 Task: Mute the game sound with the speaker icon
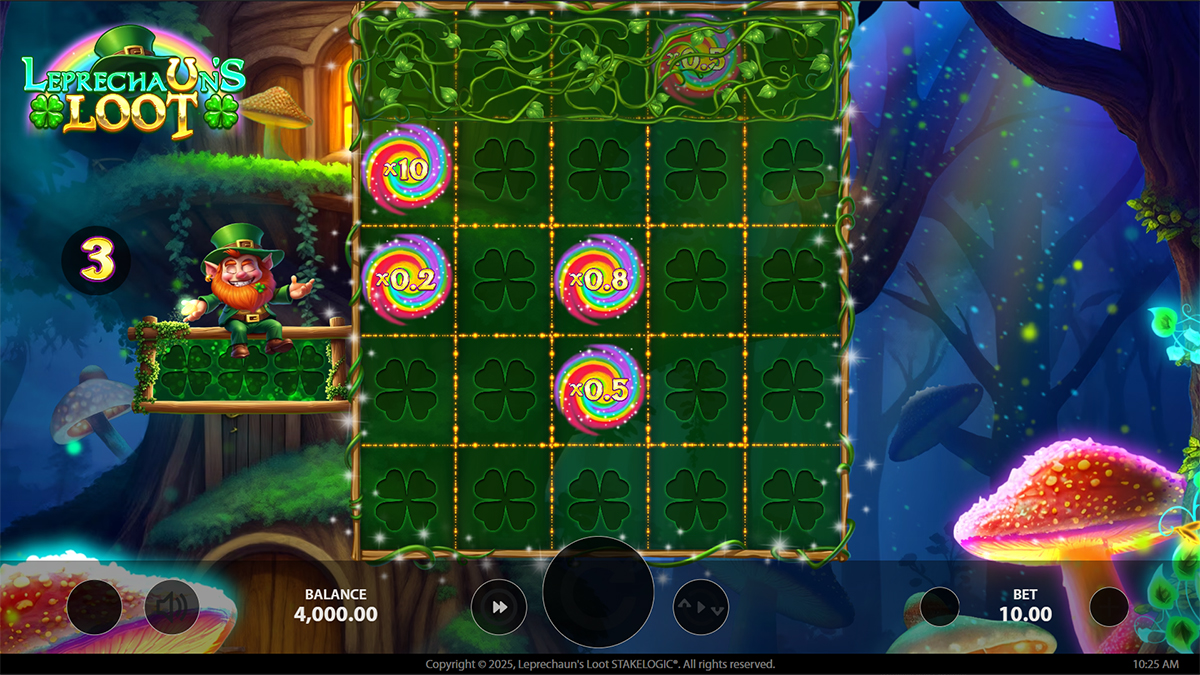172,606
